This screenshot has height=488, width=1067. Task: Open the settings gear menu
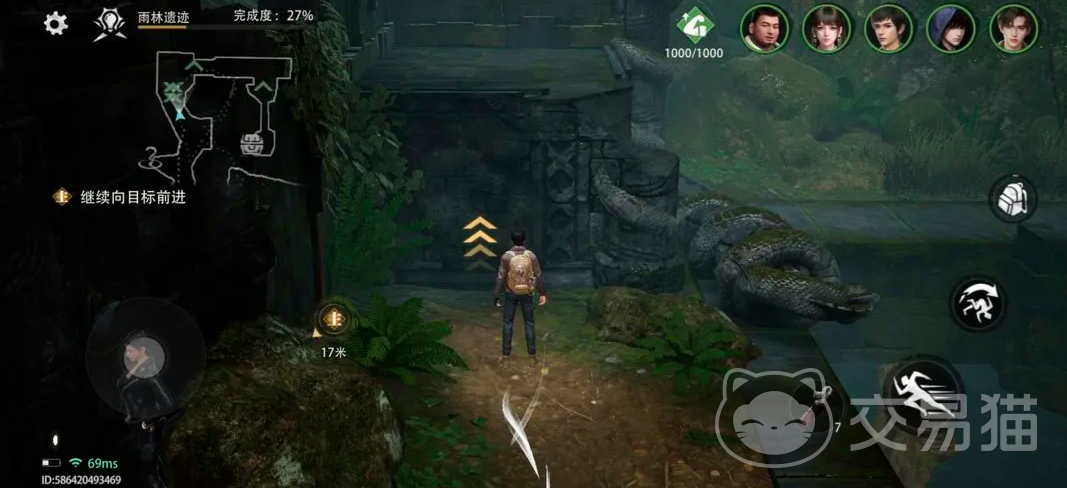(56, 24)
